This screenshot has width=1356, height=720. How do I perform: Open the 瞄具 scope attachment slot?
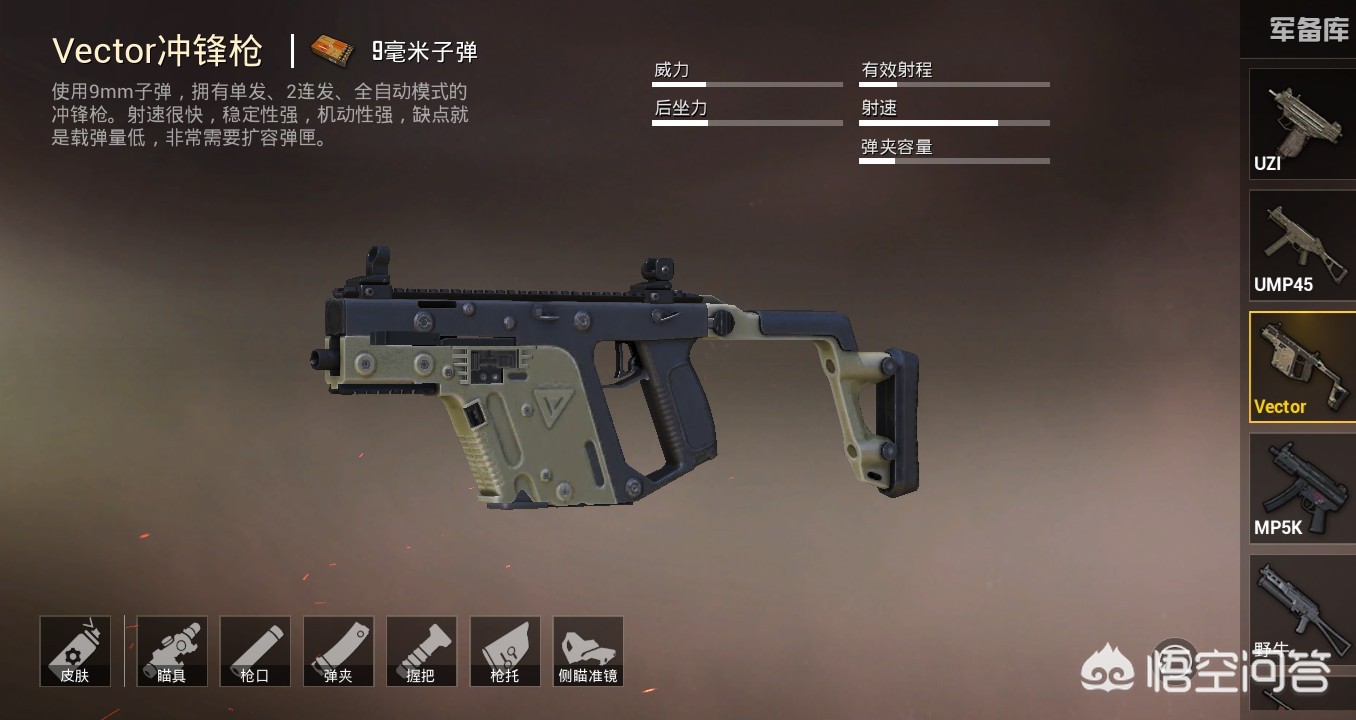[x=172, y=651]
